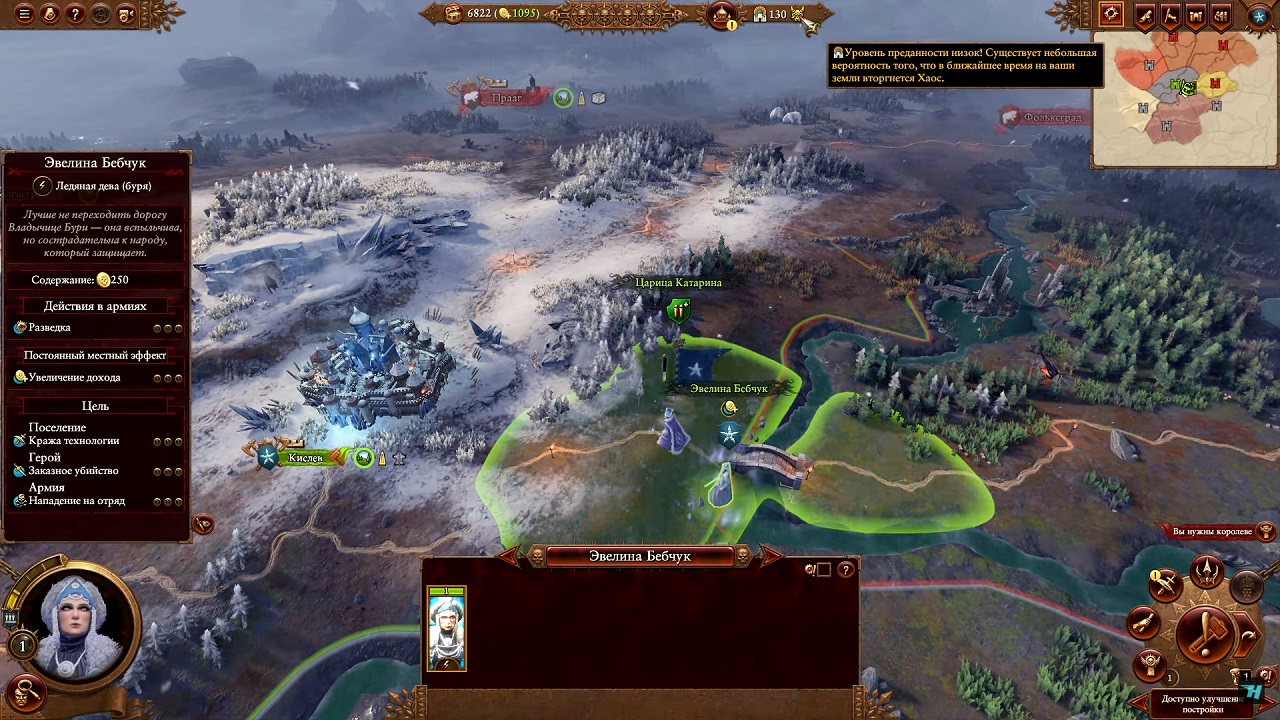Select the Кража технологии settlement action
This screenshot has height=720, width=1280.
click(x=73, y=440)
